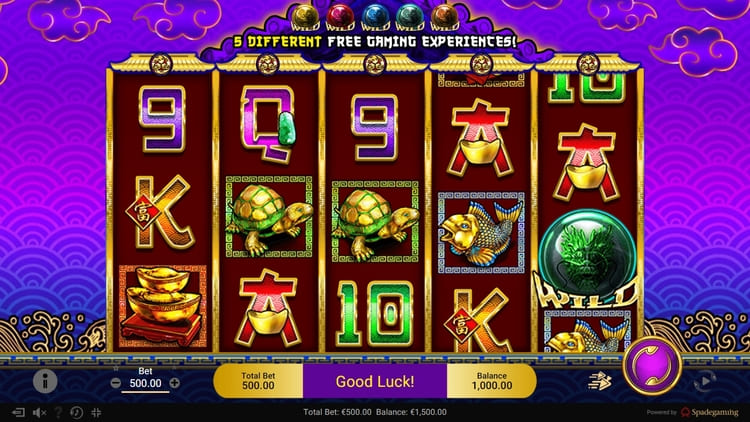Viewport: 750px width, 422px height.
Task: Increase the bet with the plus button
Action: tap(175, 383)
